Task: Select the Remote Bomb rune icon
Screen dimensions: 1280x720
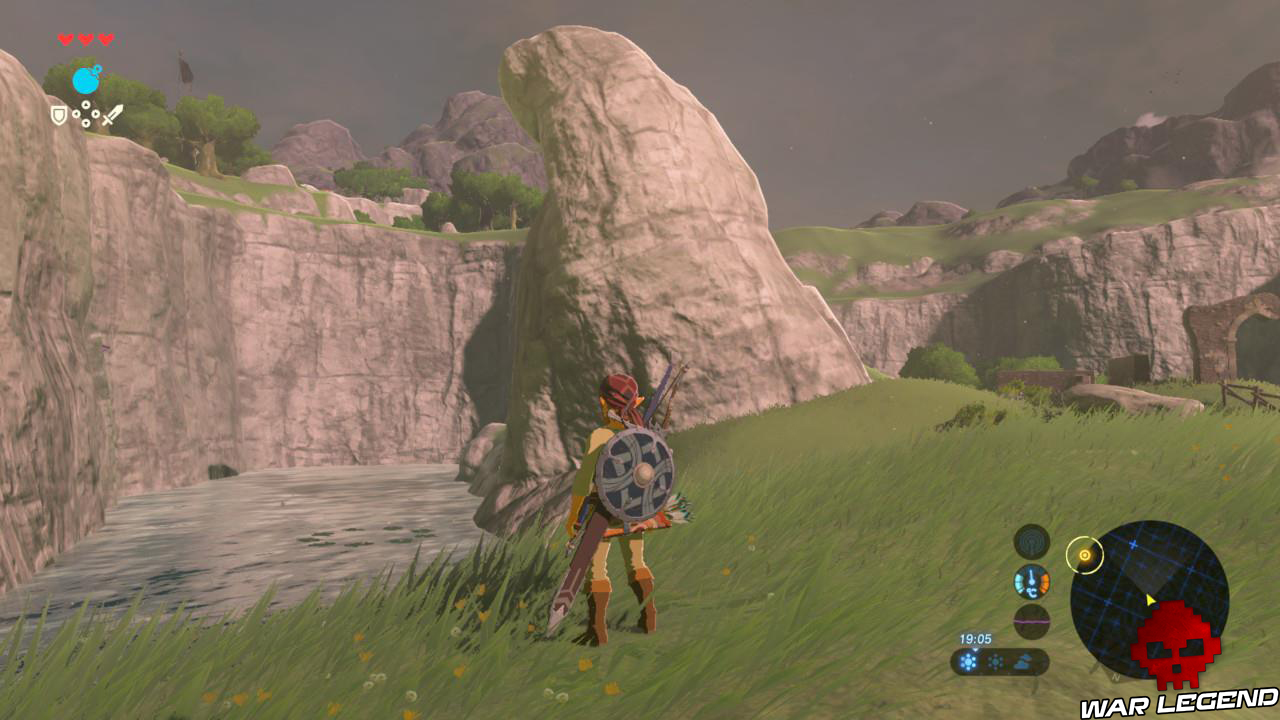Action: tap(86, 80)
